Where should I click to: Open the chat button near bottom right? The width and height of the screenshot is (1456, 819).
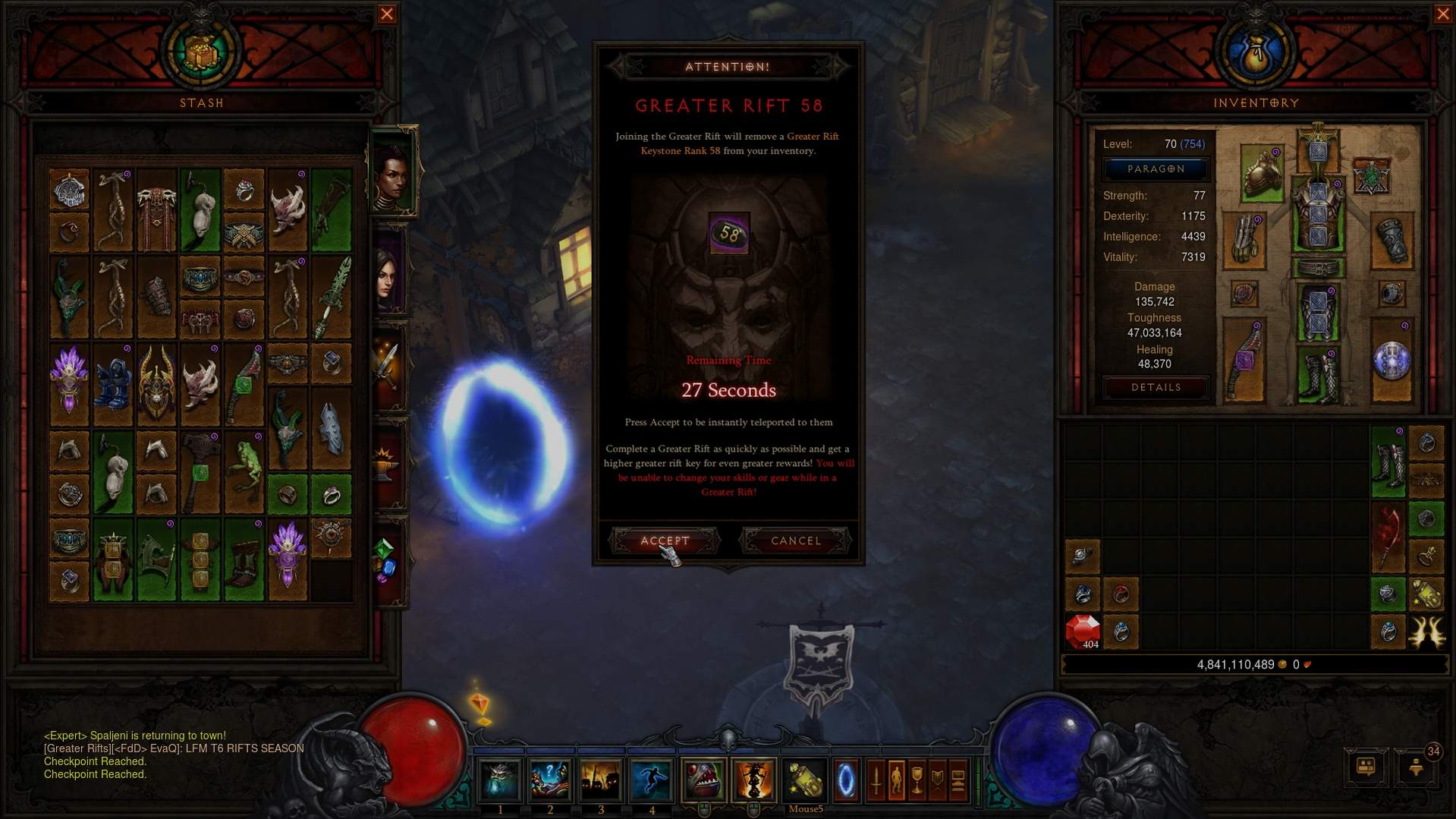pos(1366,767)
